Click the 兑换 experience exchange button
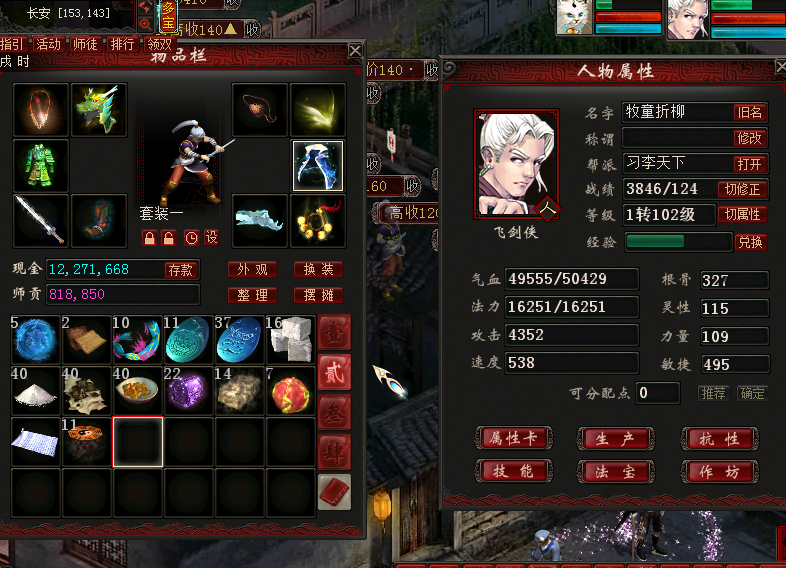The width and height of the screenshot is (786, 568). [750, 242]
